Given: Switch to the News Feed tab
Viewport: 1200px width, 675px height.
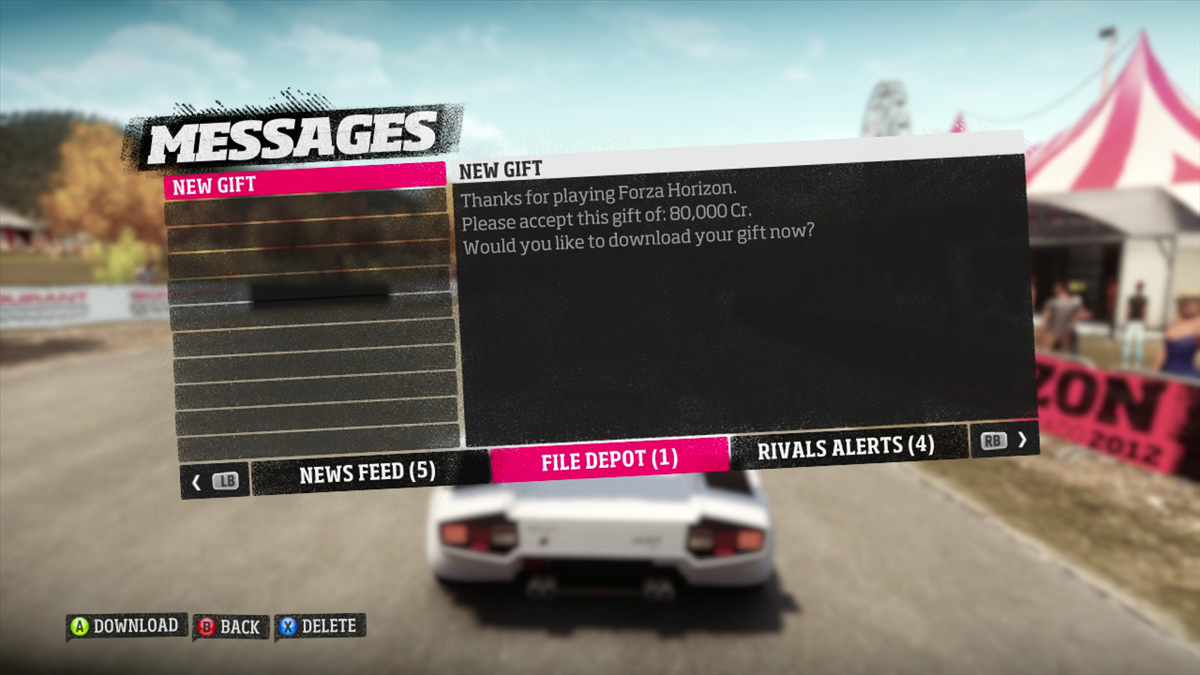Looking at the screenshot, I should pos(366,474).
